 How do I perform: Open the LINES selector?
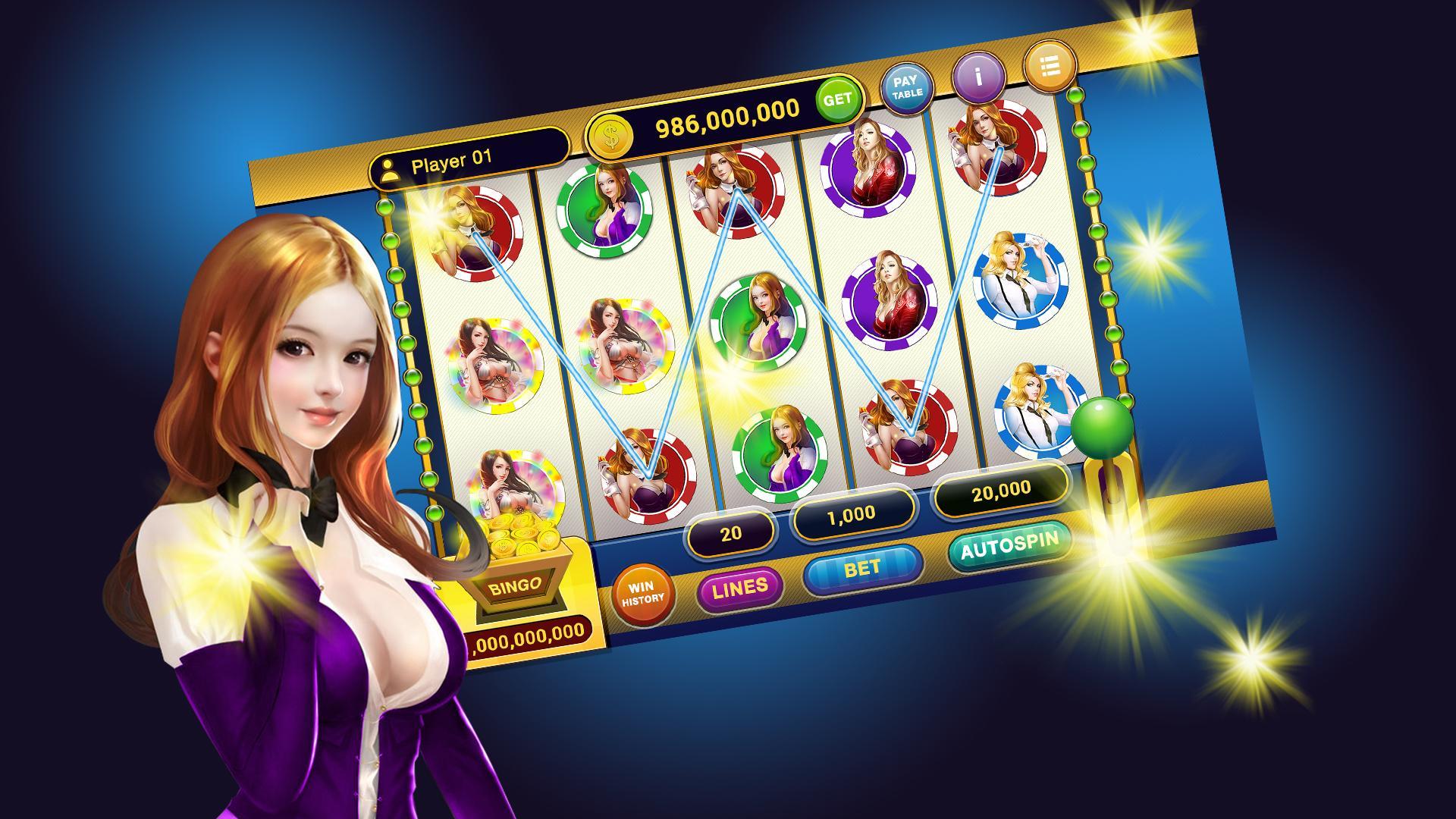(739, 588)
